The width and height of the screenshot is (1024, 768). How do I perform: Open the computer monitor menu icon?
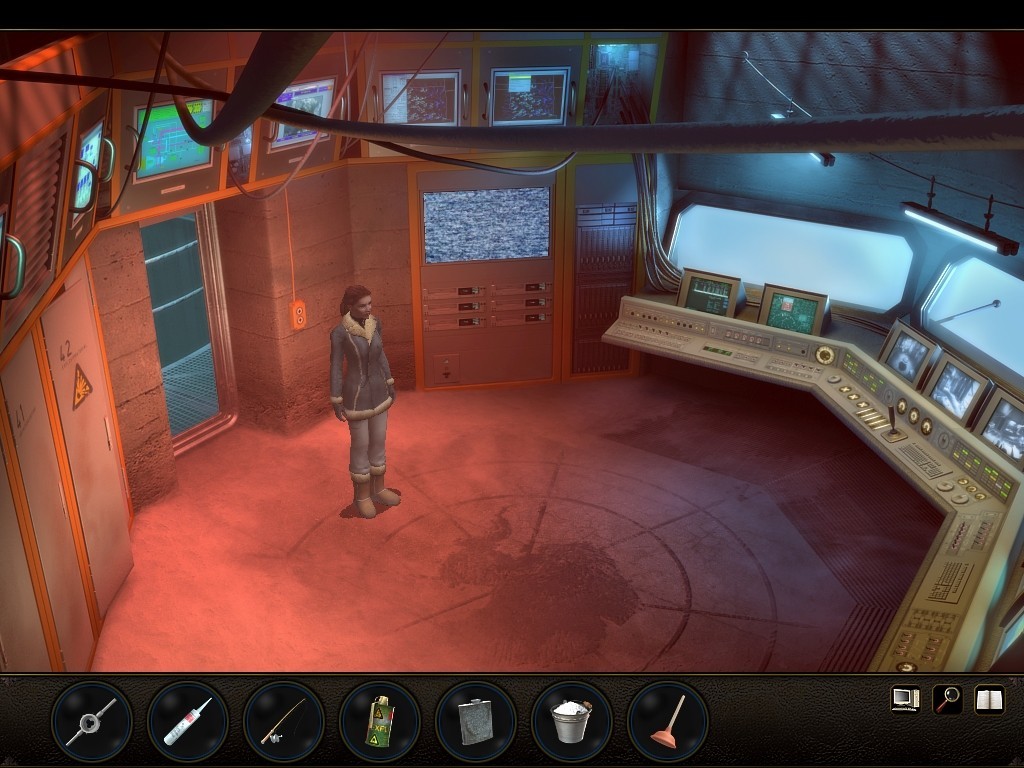tap(905, 699)
